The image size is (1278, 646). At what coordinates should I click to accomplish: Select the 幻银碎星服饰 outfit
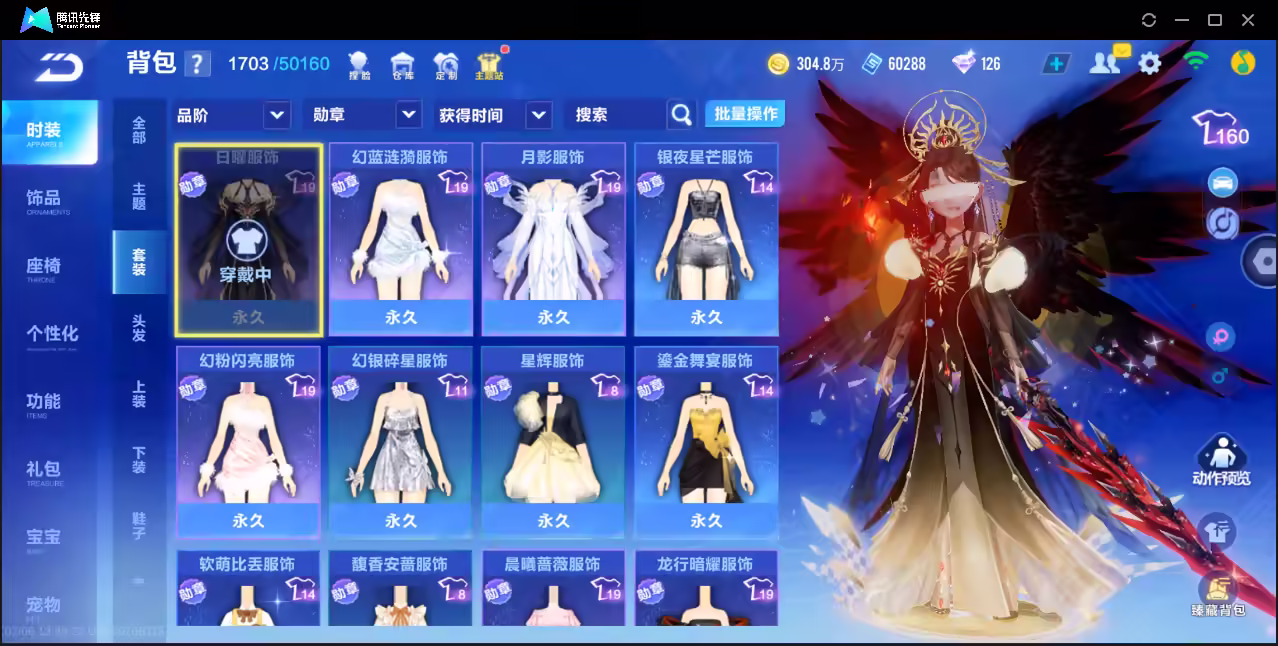point(401,441)
